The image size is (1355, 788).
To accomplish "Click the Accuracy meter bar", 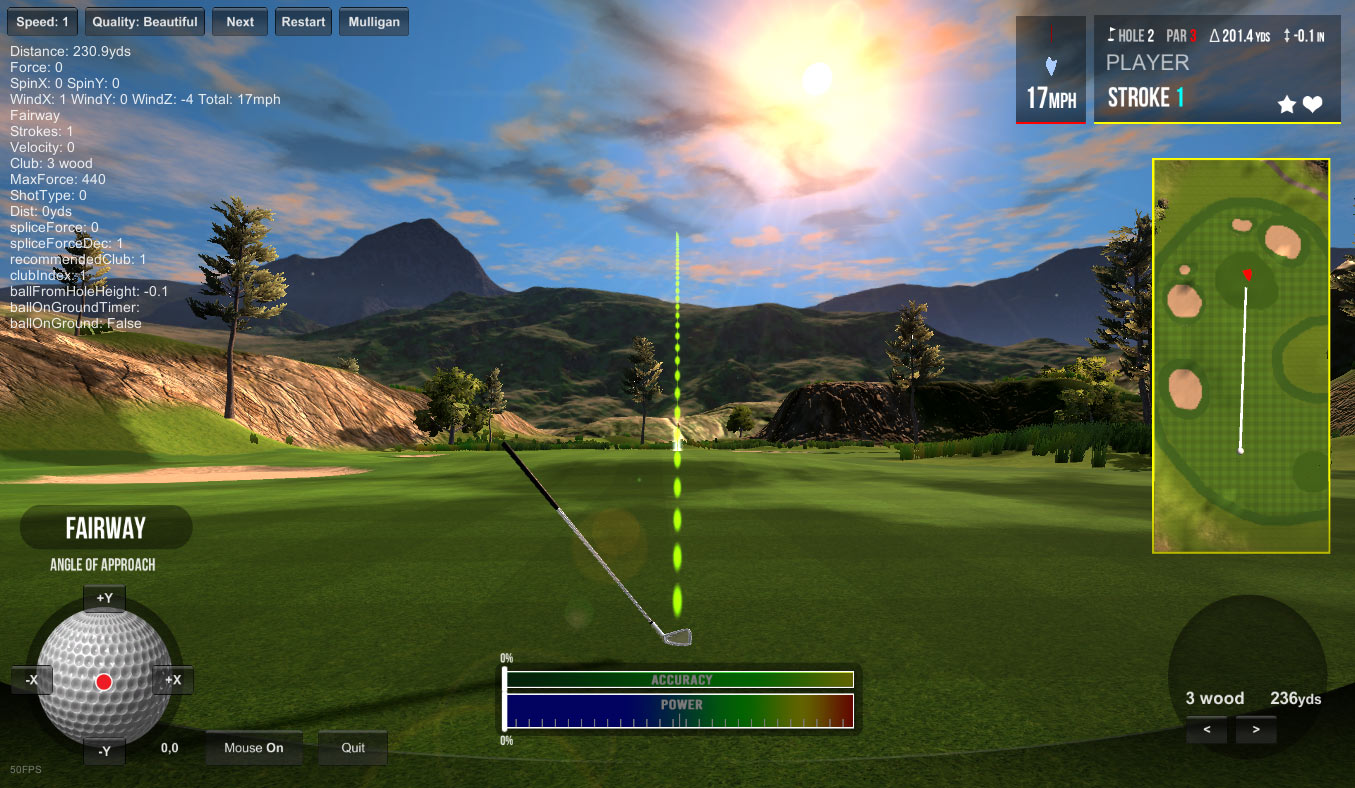I will [x=680, y=680].
